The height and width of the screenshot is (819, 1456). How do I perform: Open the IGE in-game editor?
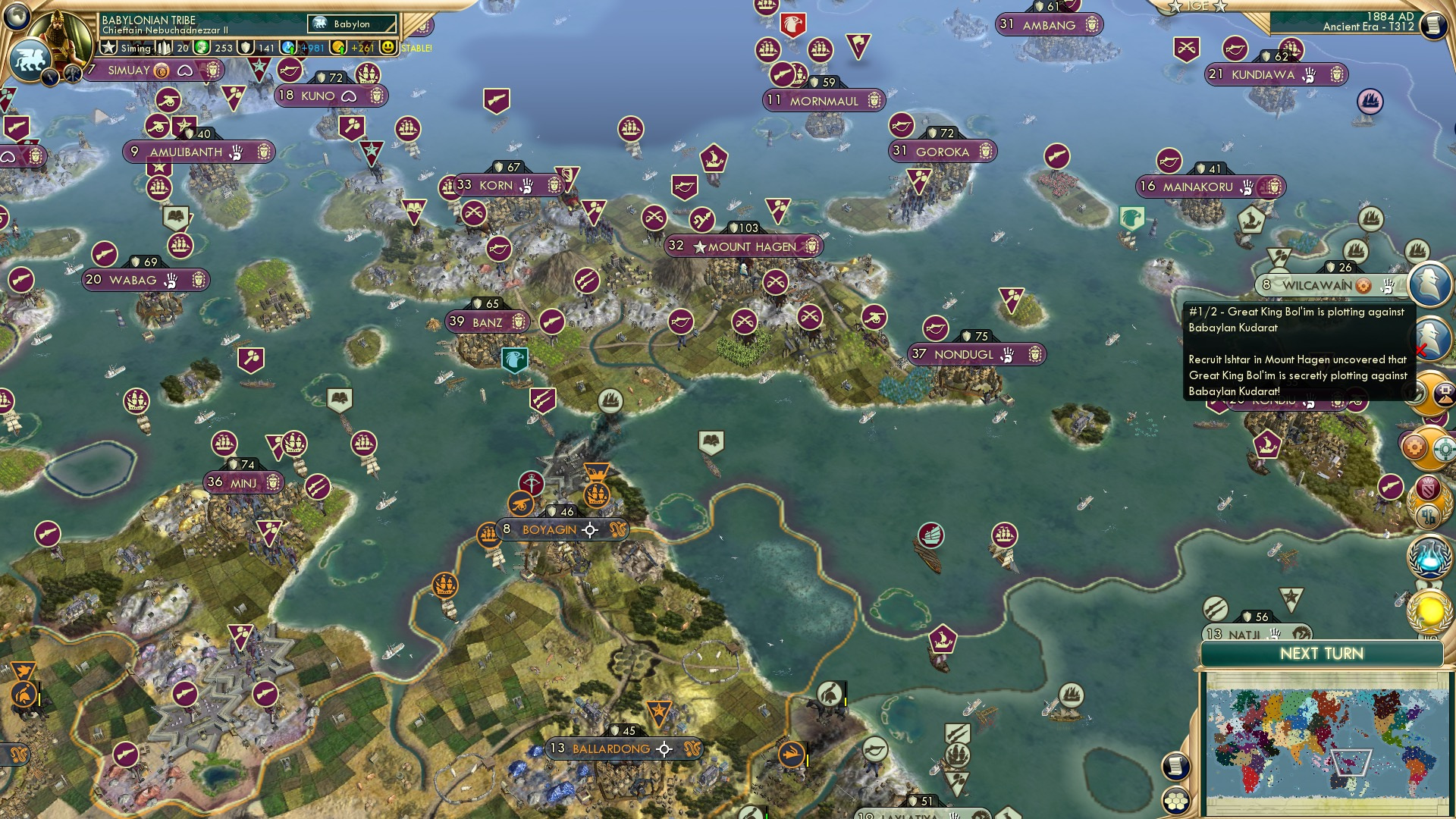1197,6
